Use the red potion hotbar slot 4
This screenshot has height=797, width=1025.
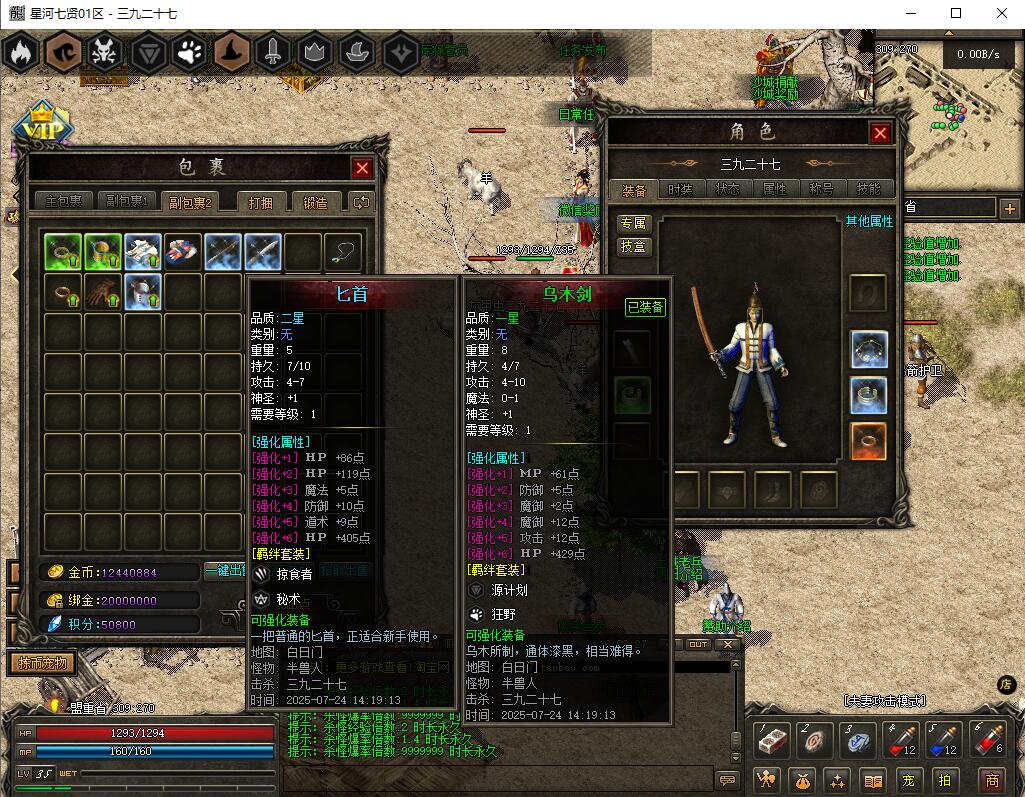(898, 741)
